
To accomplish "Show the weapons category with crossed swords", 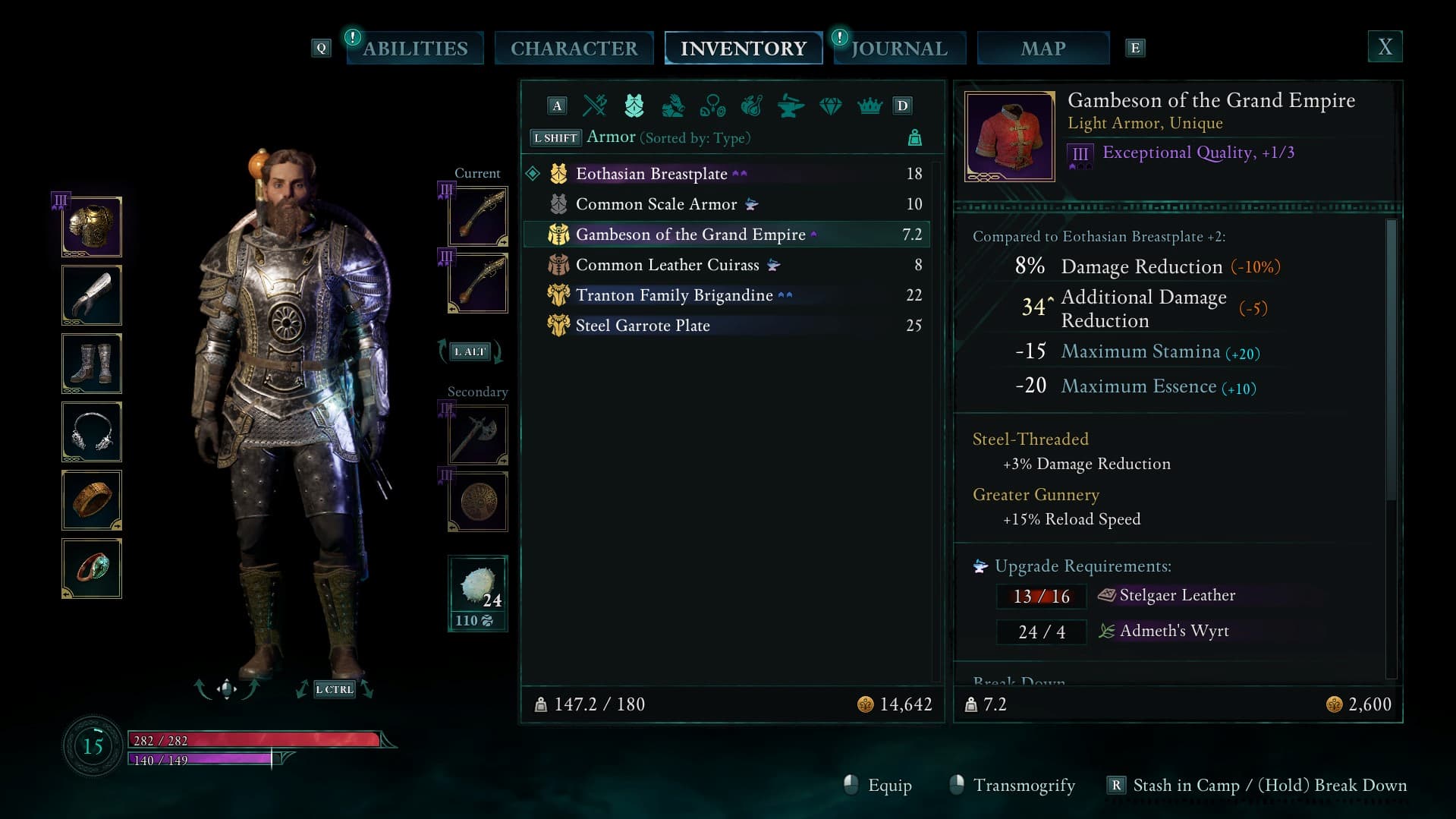I will [595, 106].
